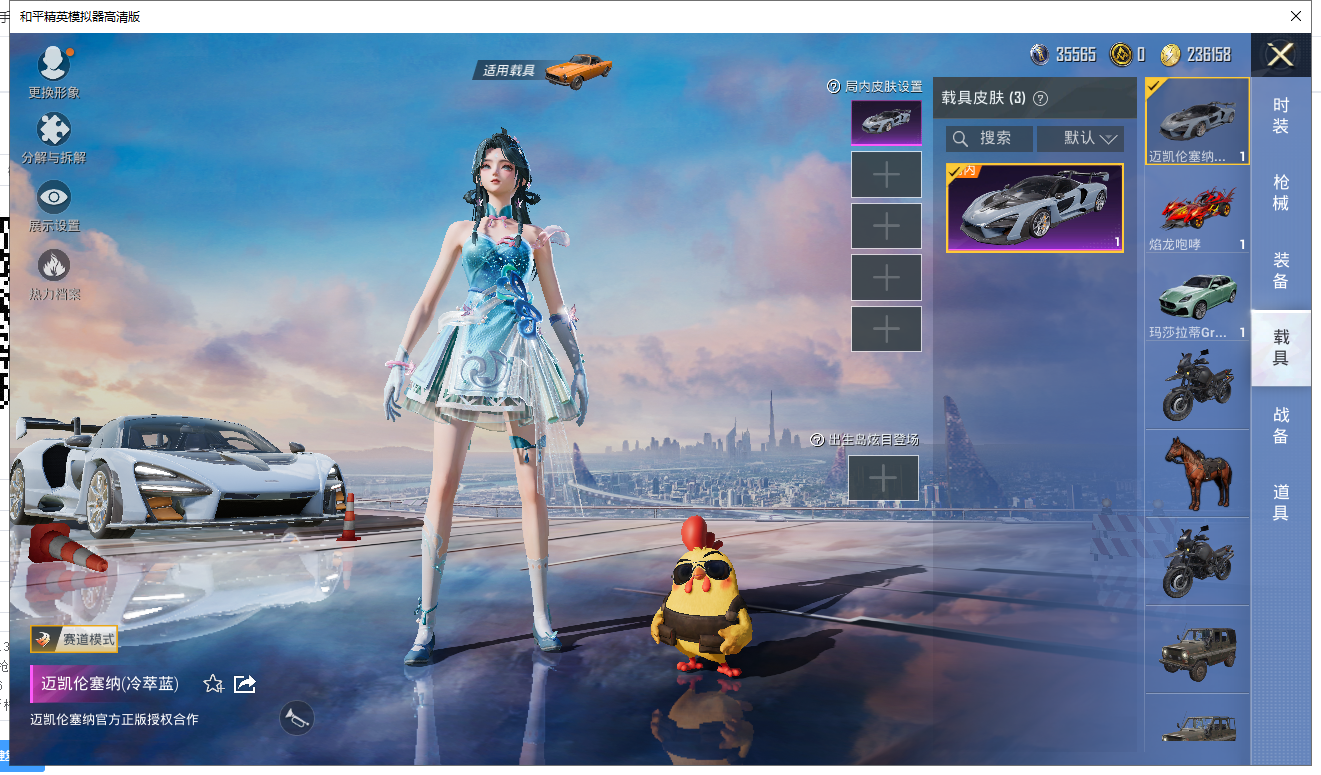1321x775 pixels.
Task: Go to the 道具 items tab
Action: pyautogui.click(x=1280, y=502)
